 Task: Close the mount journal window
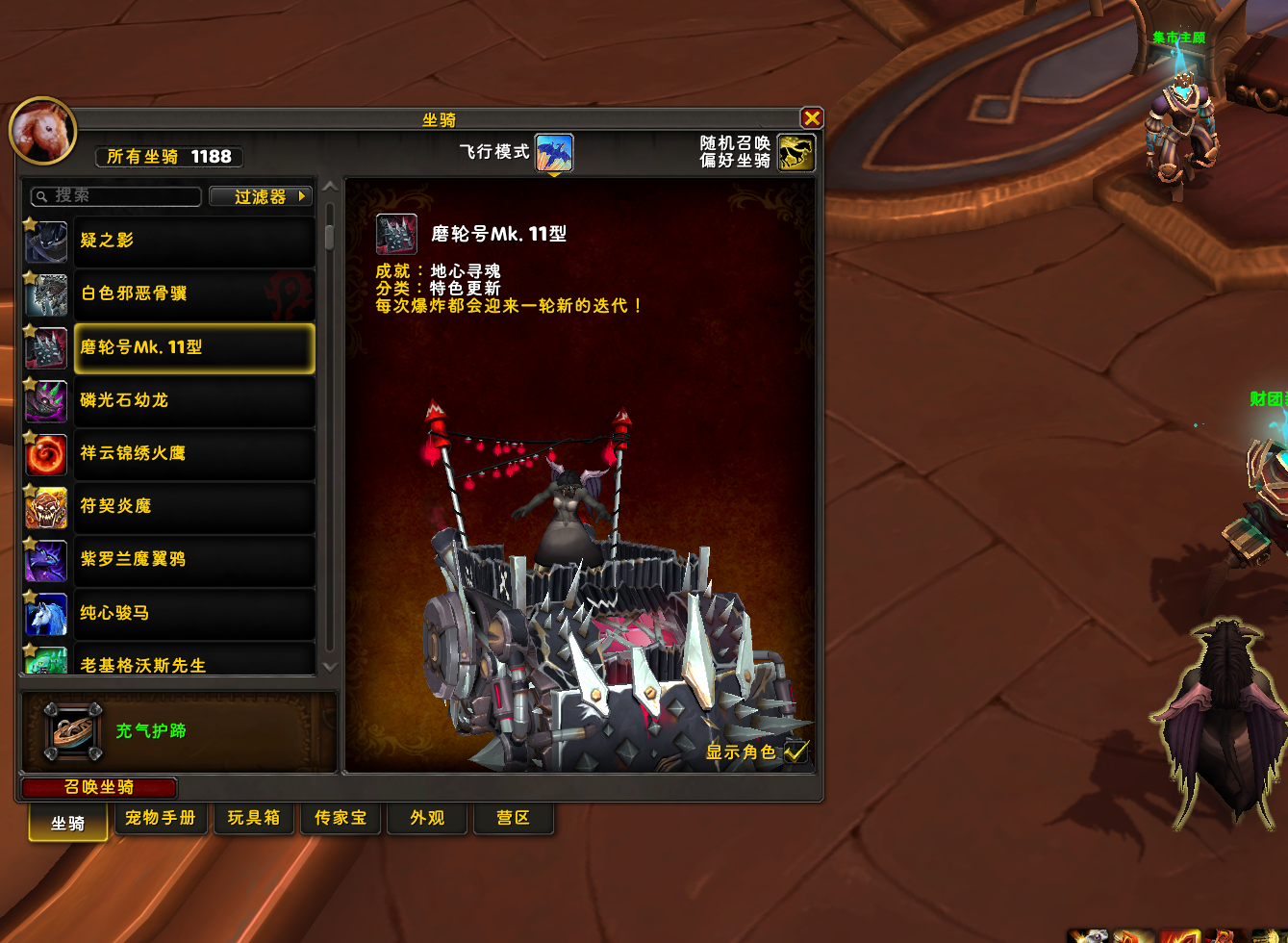(812, 118)
